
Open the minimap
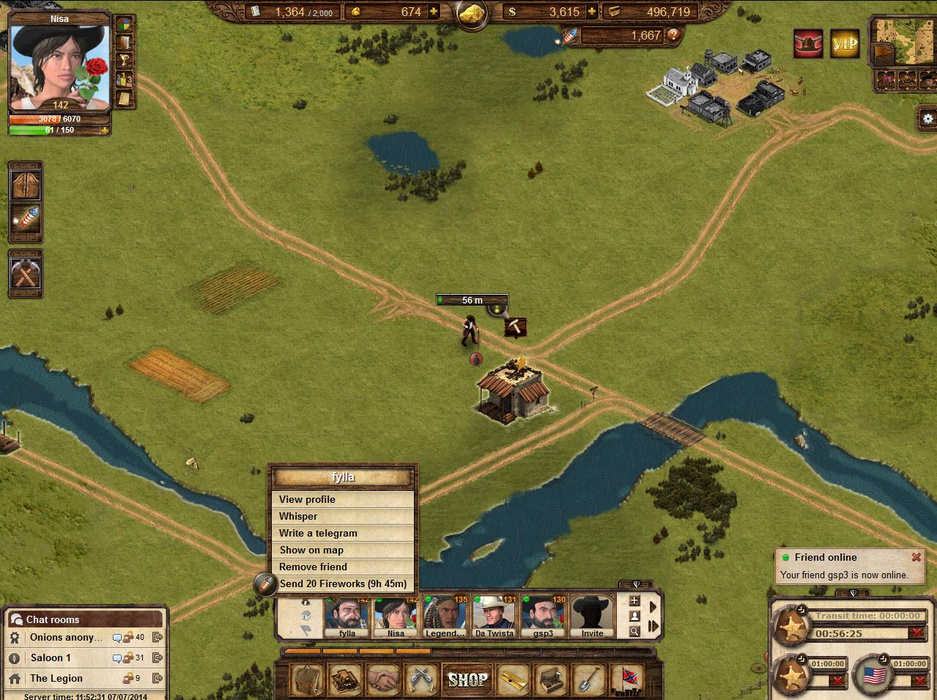[x=902, y=42]
